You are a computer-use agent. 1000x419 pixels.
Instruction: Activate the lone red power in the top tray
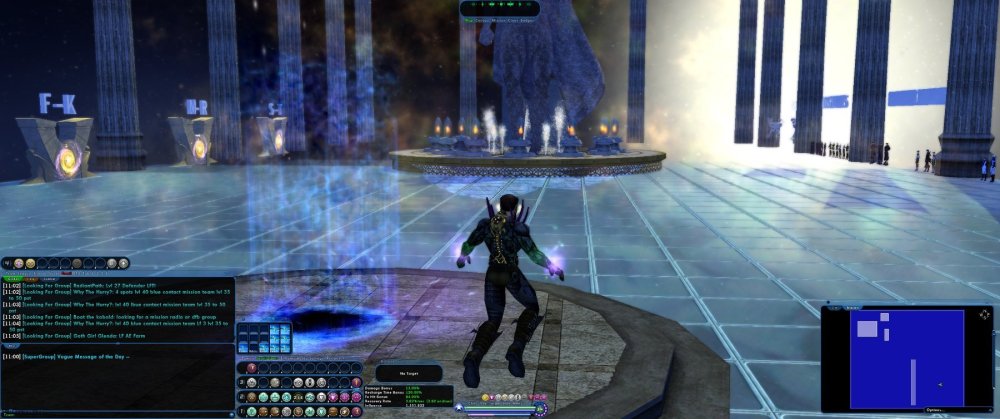click(x=252, y=368)
